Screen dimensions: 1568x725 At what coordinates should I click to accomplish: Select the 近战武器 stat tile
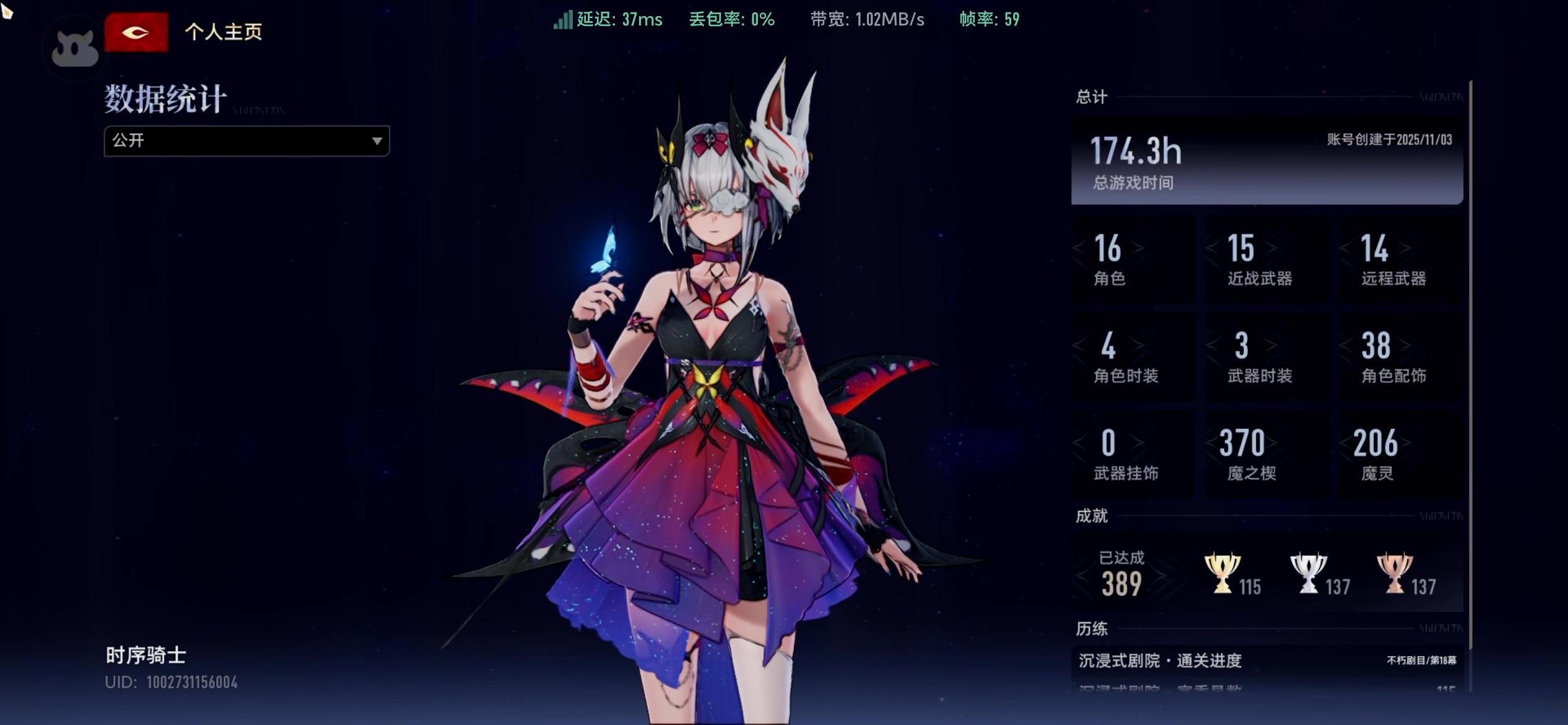(1266, 259)
